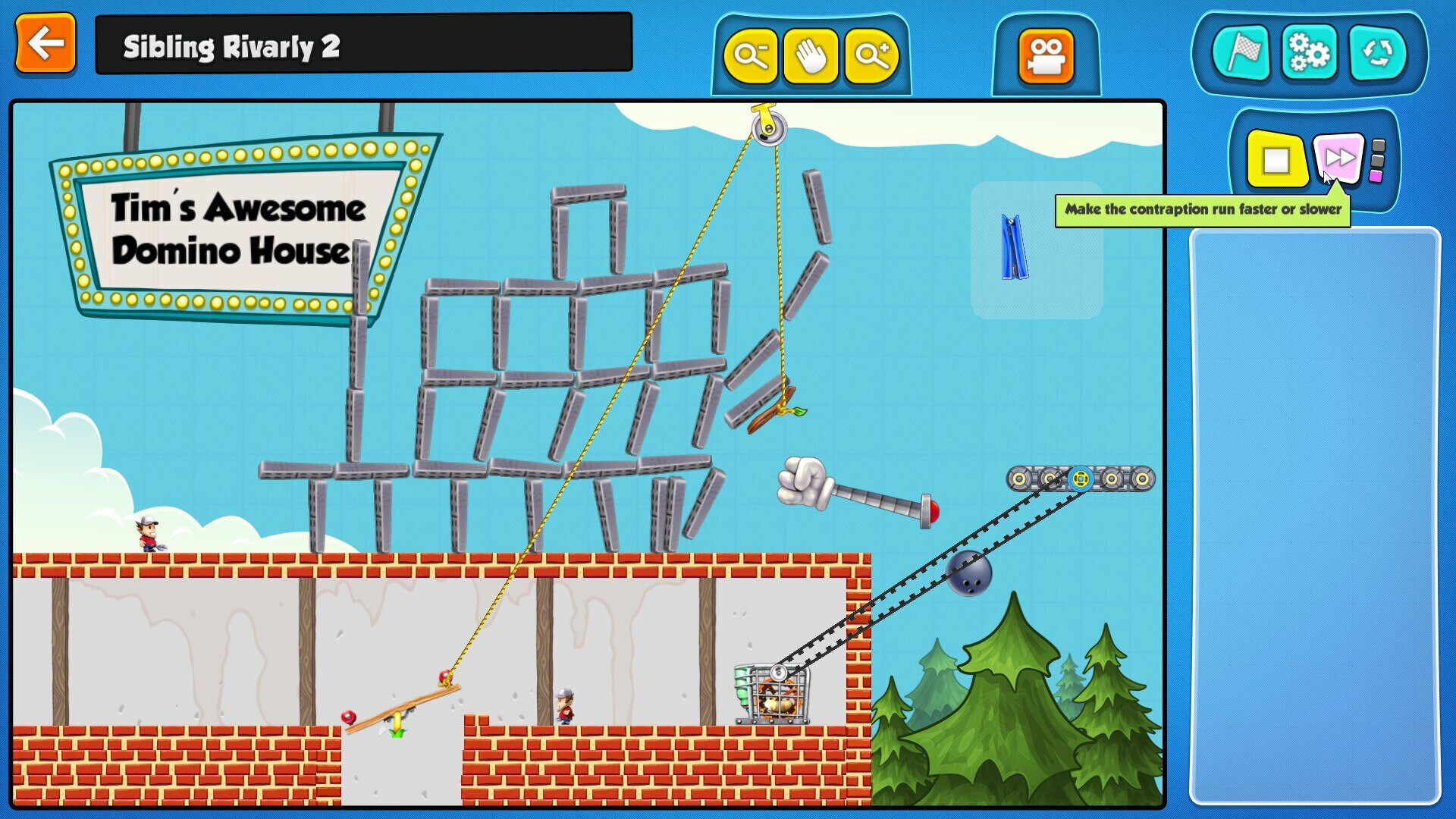This screenshot has width=1456, height=819.
Task: Select the pulley at the top
Action: pyautogui.click(x=767, y=127)
